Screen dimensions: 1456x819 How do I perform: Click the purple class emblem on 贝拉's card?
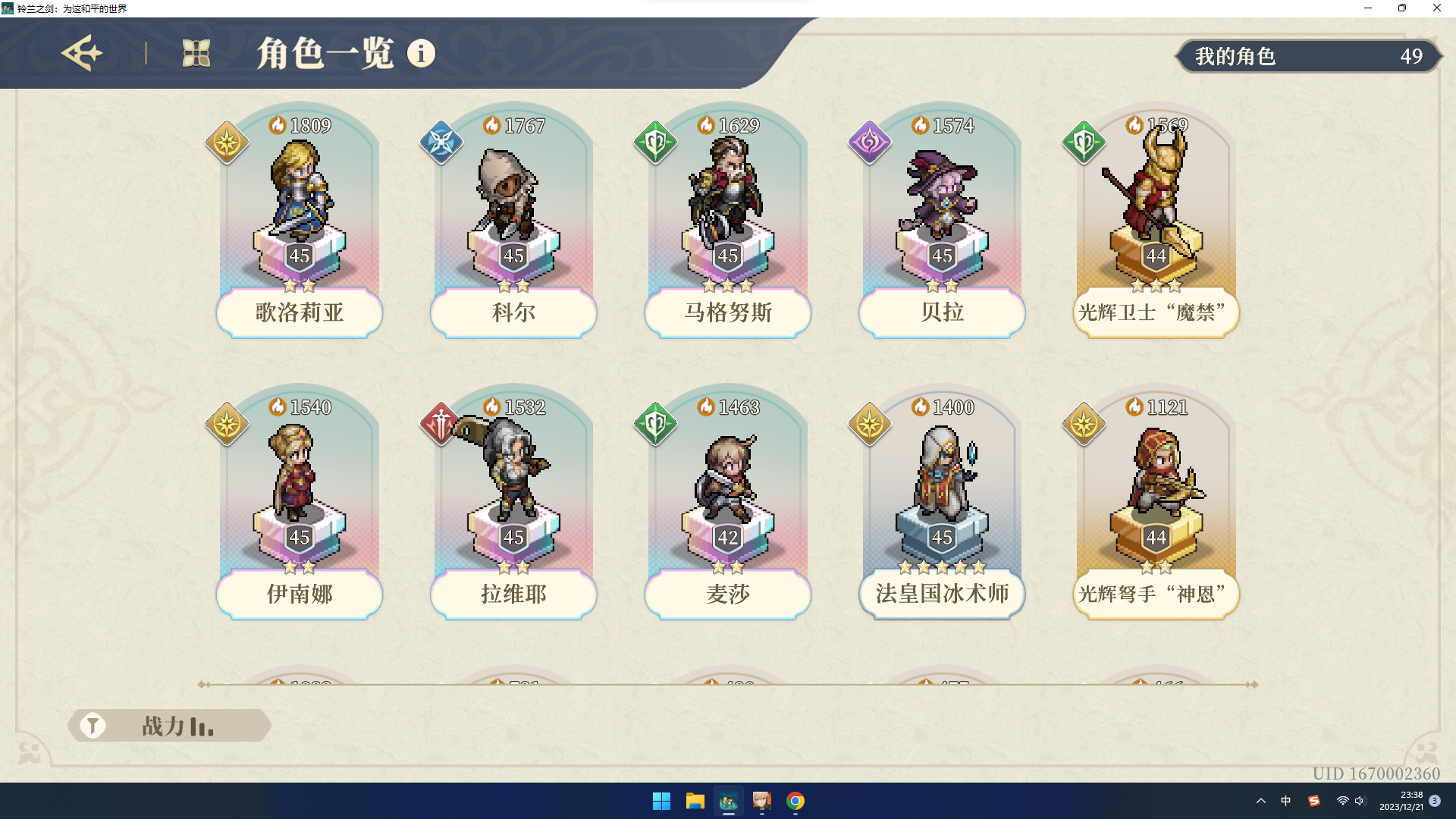coord(870,140)
